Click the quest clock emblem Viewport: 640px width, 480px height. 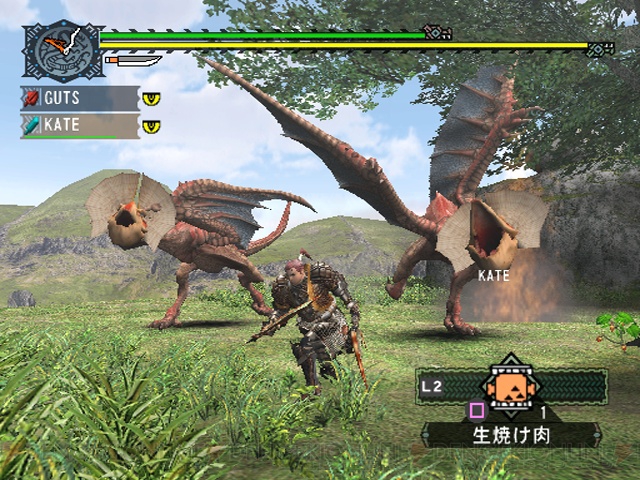point(61,51)
